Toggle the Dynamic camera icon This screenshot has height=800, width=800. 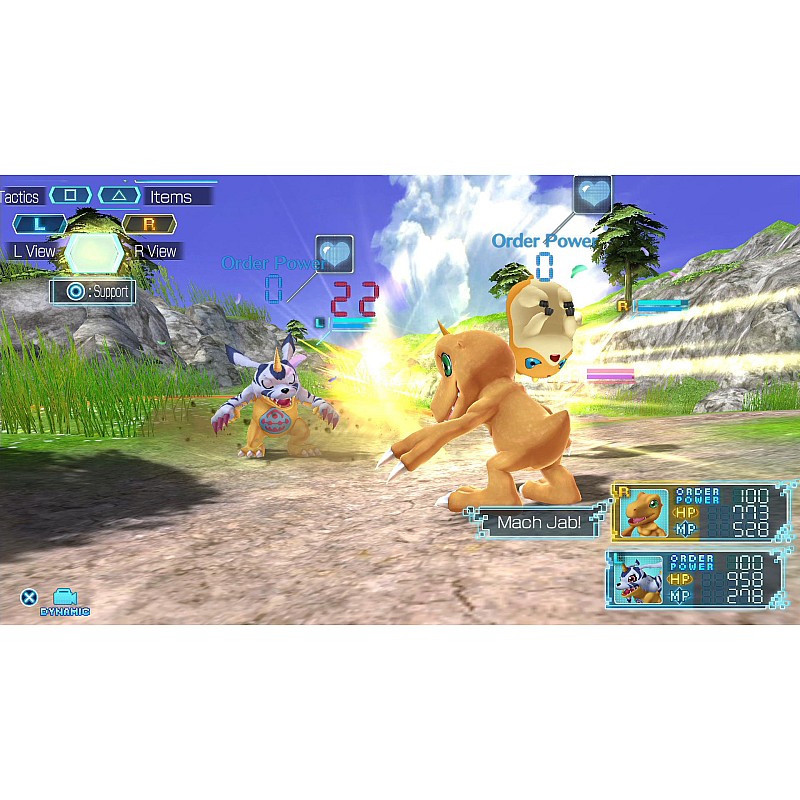[x=65, y=600]
